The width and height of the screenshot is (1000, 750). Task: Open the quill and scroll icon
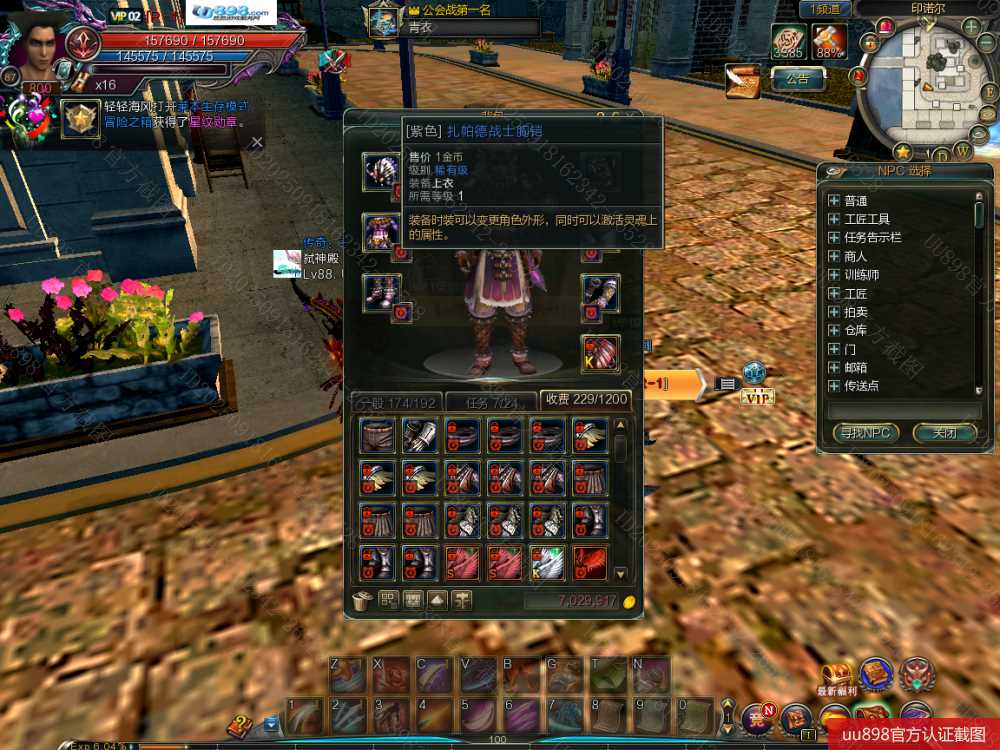click(743, 80)
